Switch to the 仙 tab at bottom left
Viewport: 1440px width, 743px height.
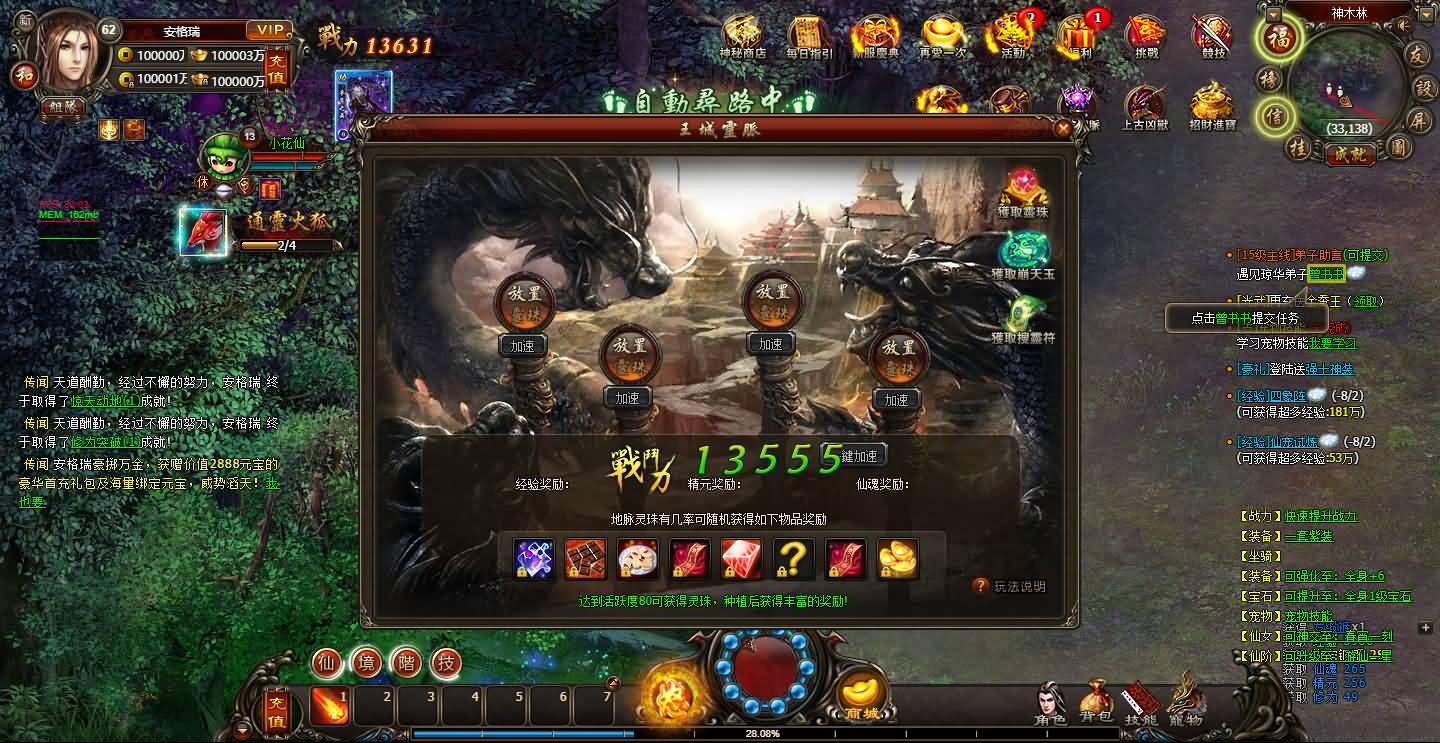coord(326,662)
